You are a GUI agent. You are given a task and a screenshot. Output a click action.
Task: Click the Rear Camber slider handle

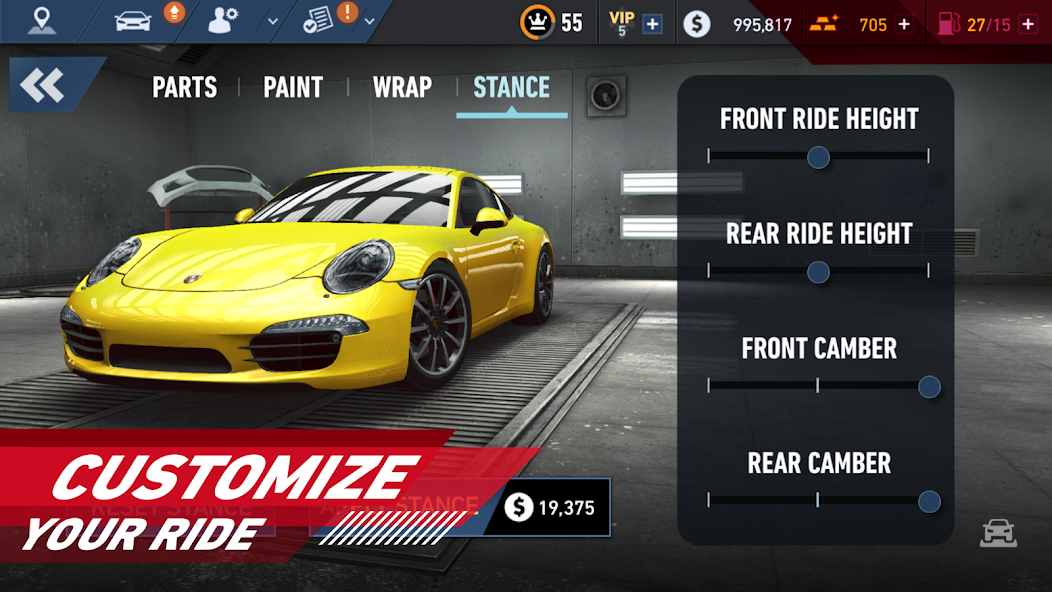coord(929,501)
